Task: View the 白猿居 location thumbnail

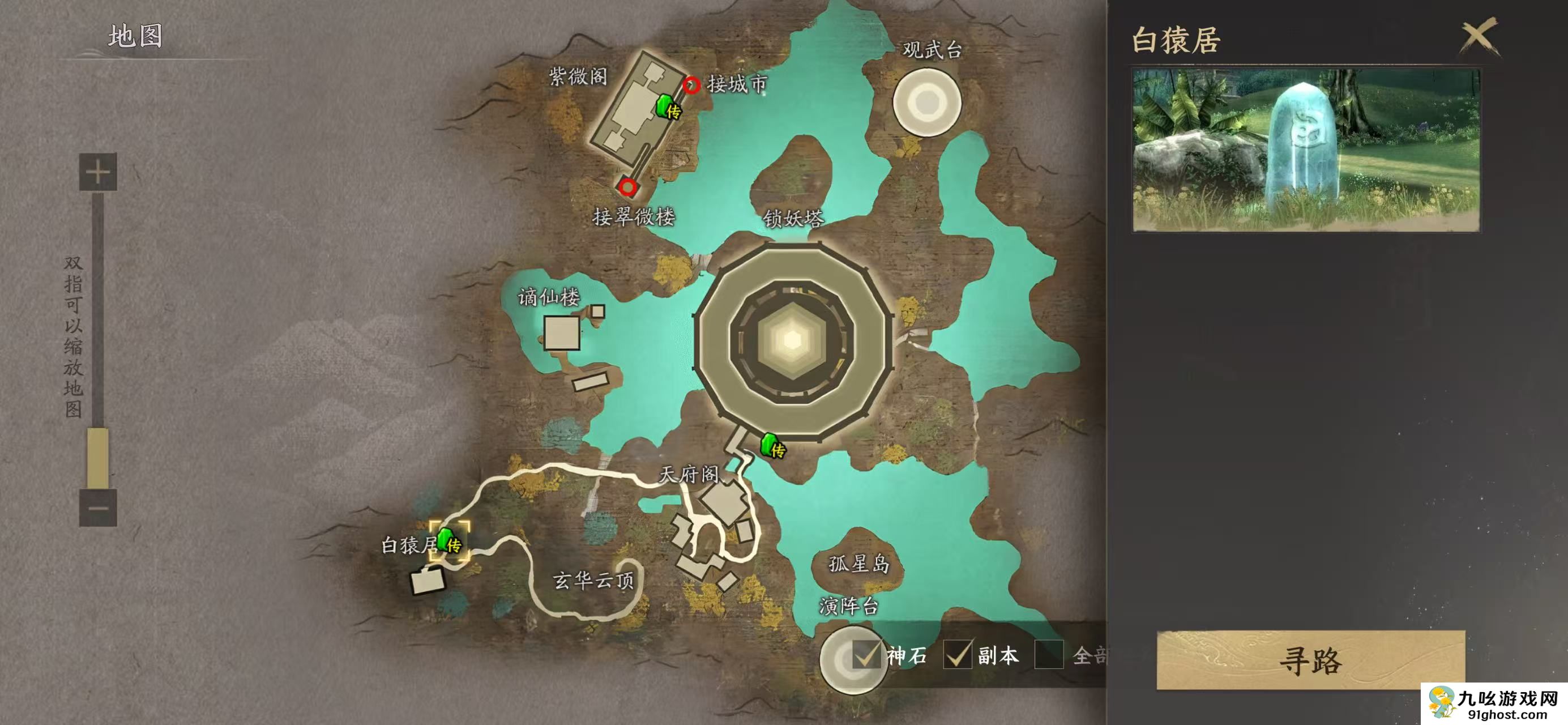Action: point(1306,150)
